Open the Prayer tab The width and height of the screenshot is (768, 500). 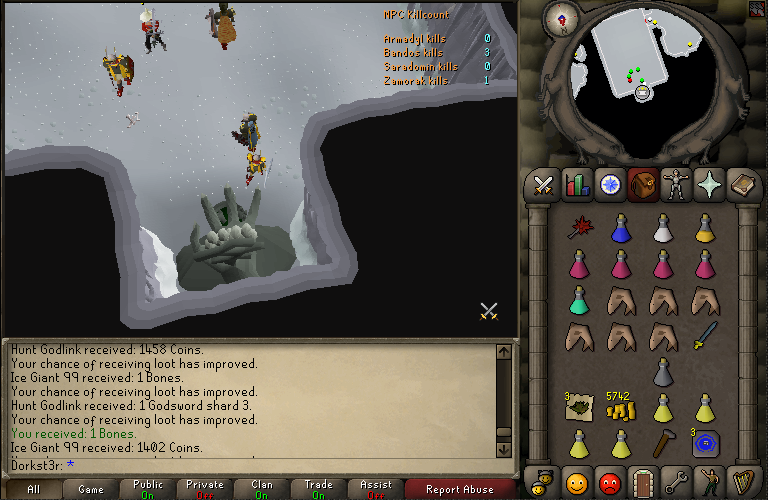(x=711, y=185)
